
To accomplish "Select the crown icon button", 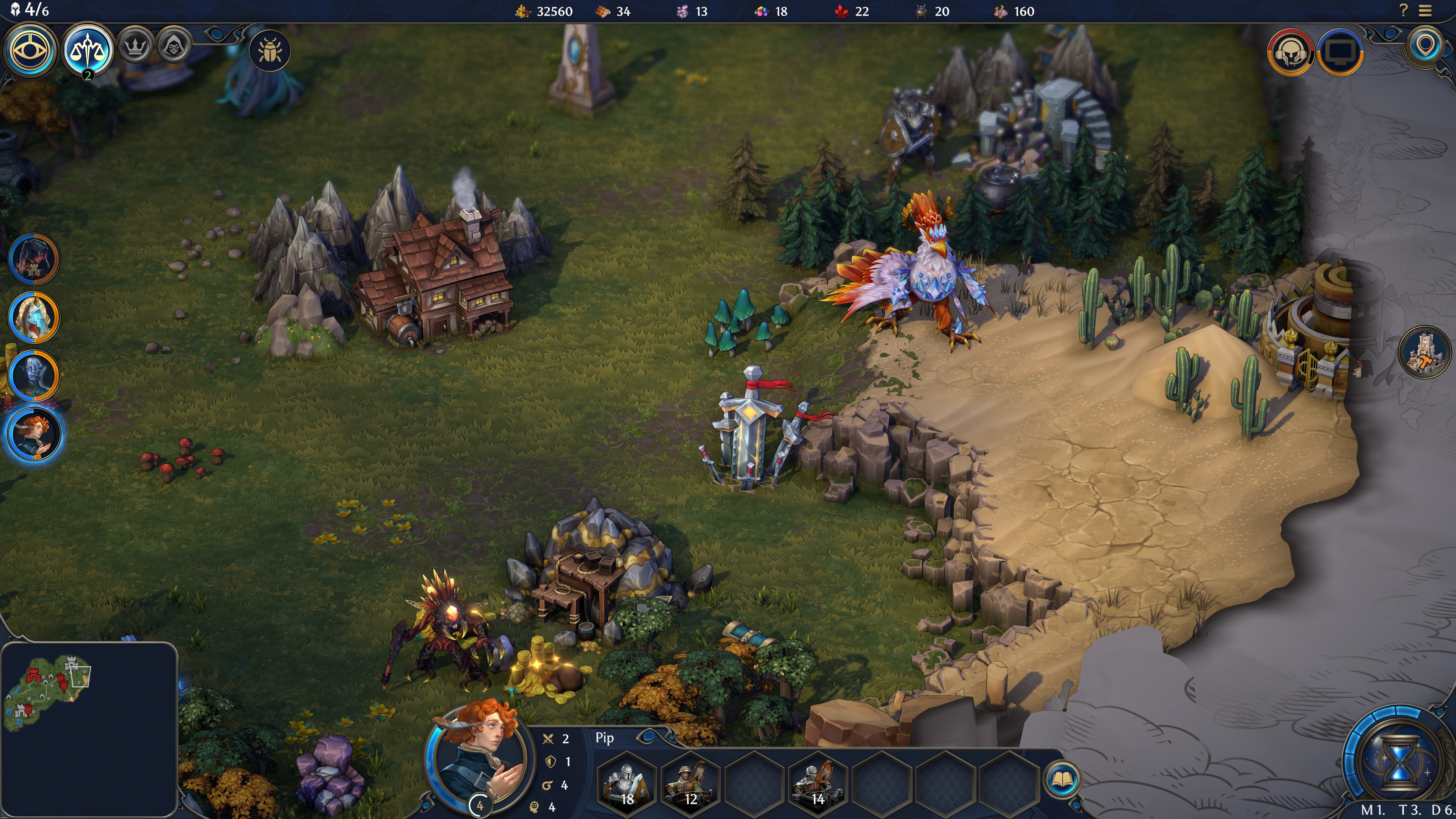I will click(135, 46).
